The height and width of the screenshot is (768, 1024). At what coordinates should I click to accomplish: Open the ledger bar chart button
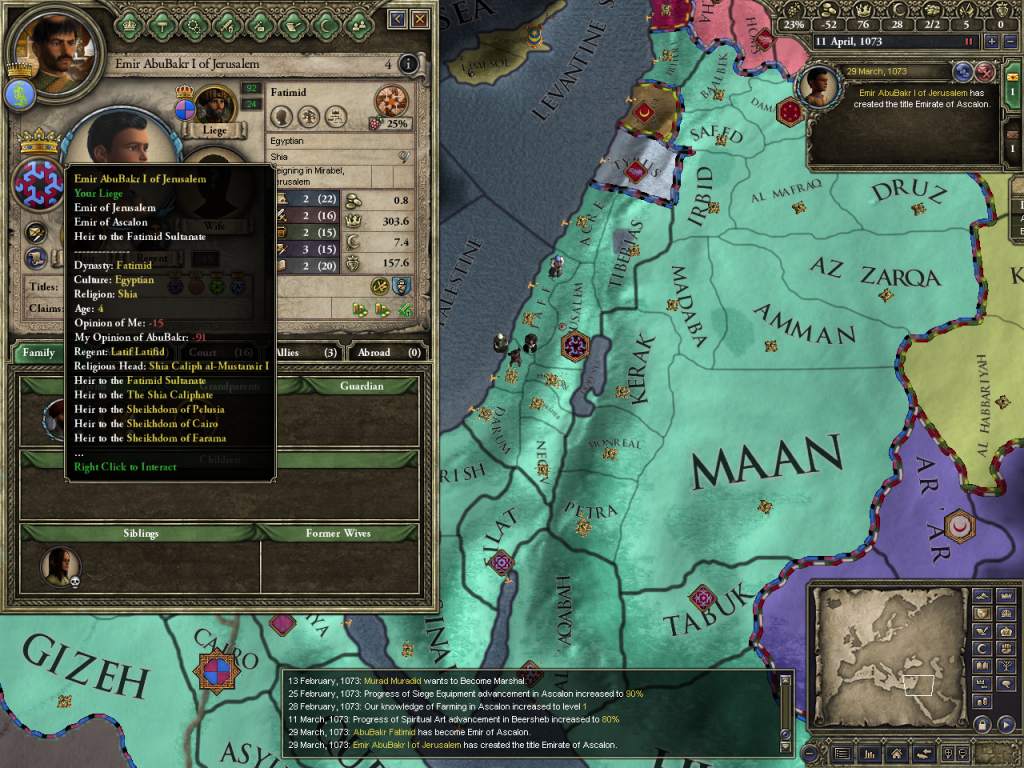click(x=870, y=753)
